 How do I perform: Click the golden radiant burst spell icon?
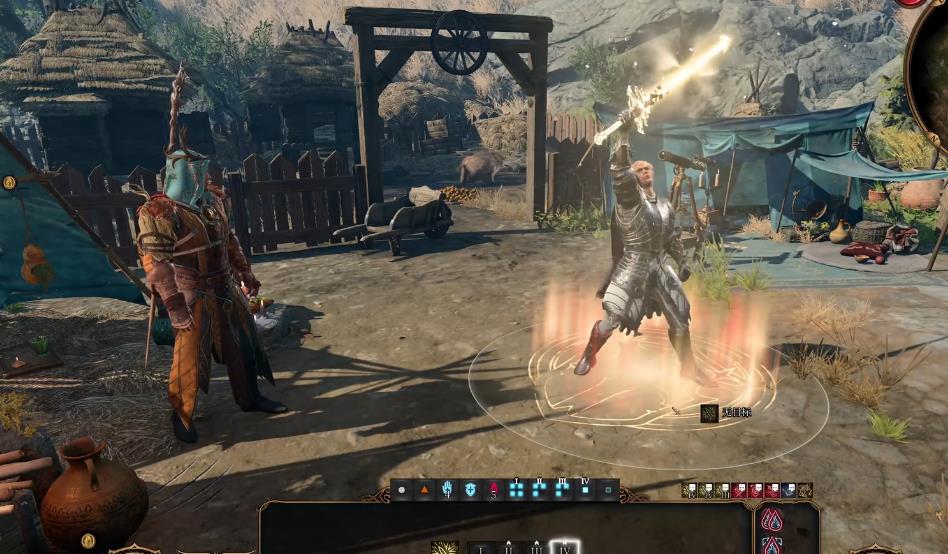click(444, 548)
